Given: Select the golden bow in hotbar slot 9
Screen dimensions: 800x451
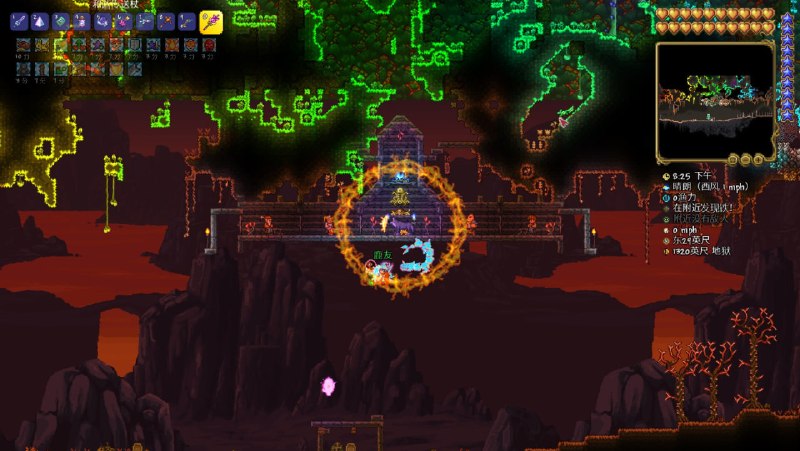Looking at the screenshot, I should click(x=187, y=20).
